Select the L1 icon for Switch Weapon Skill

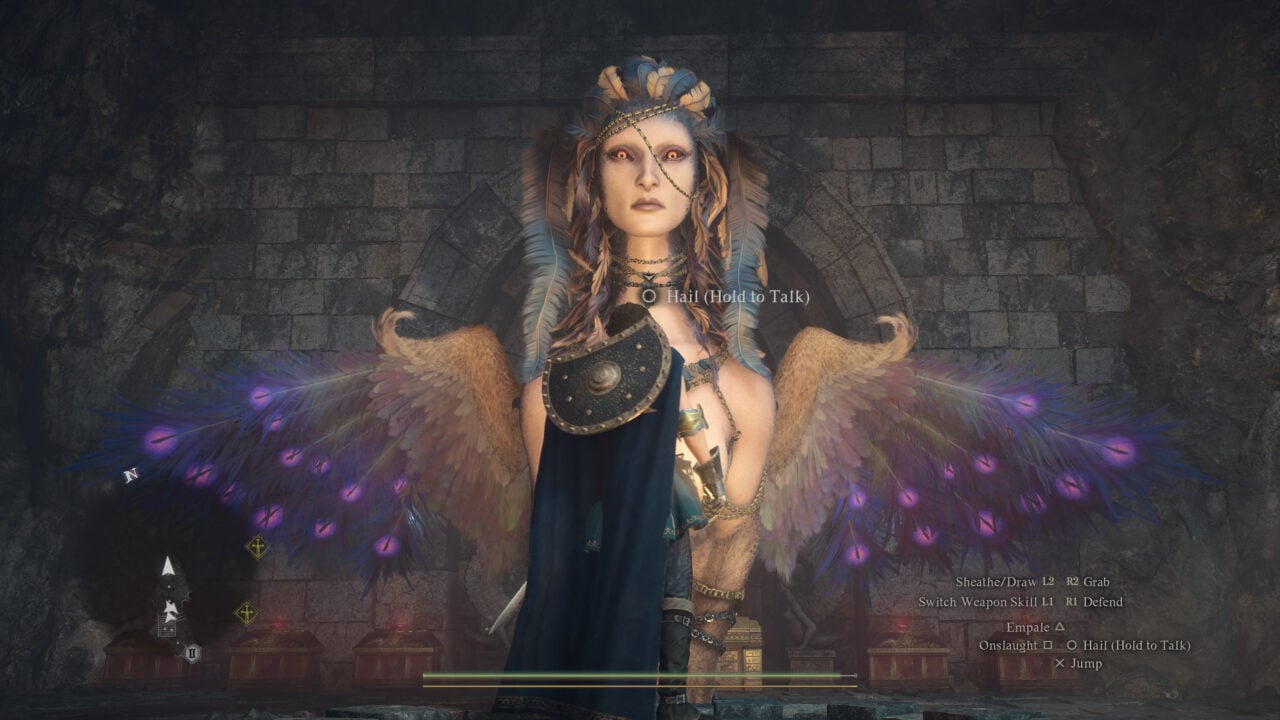click(1046, 603)
